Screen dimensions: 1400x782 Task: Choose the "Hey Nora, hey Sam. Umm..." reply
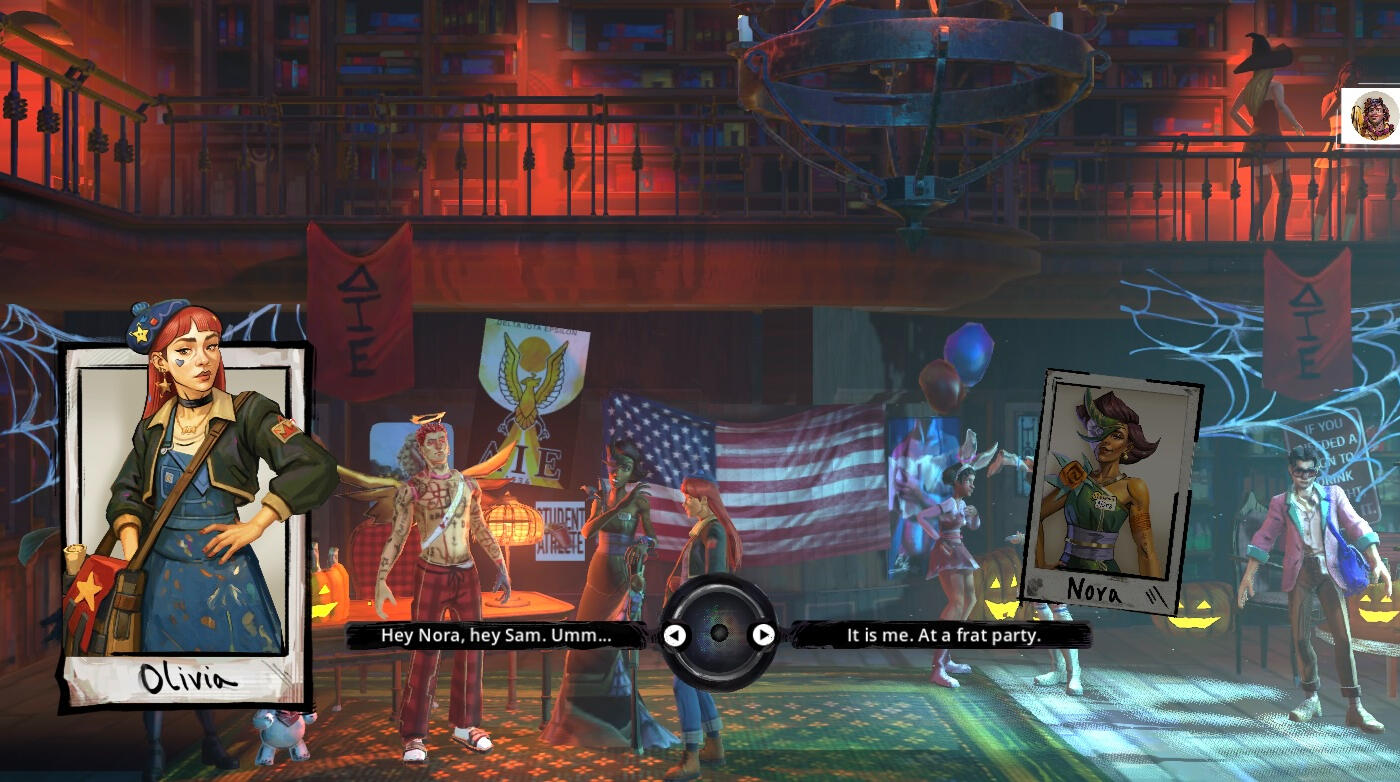(x=496, y=635)
